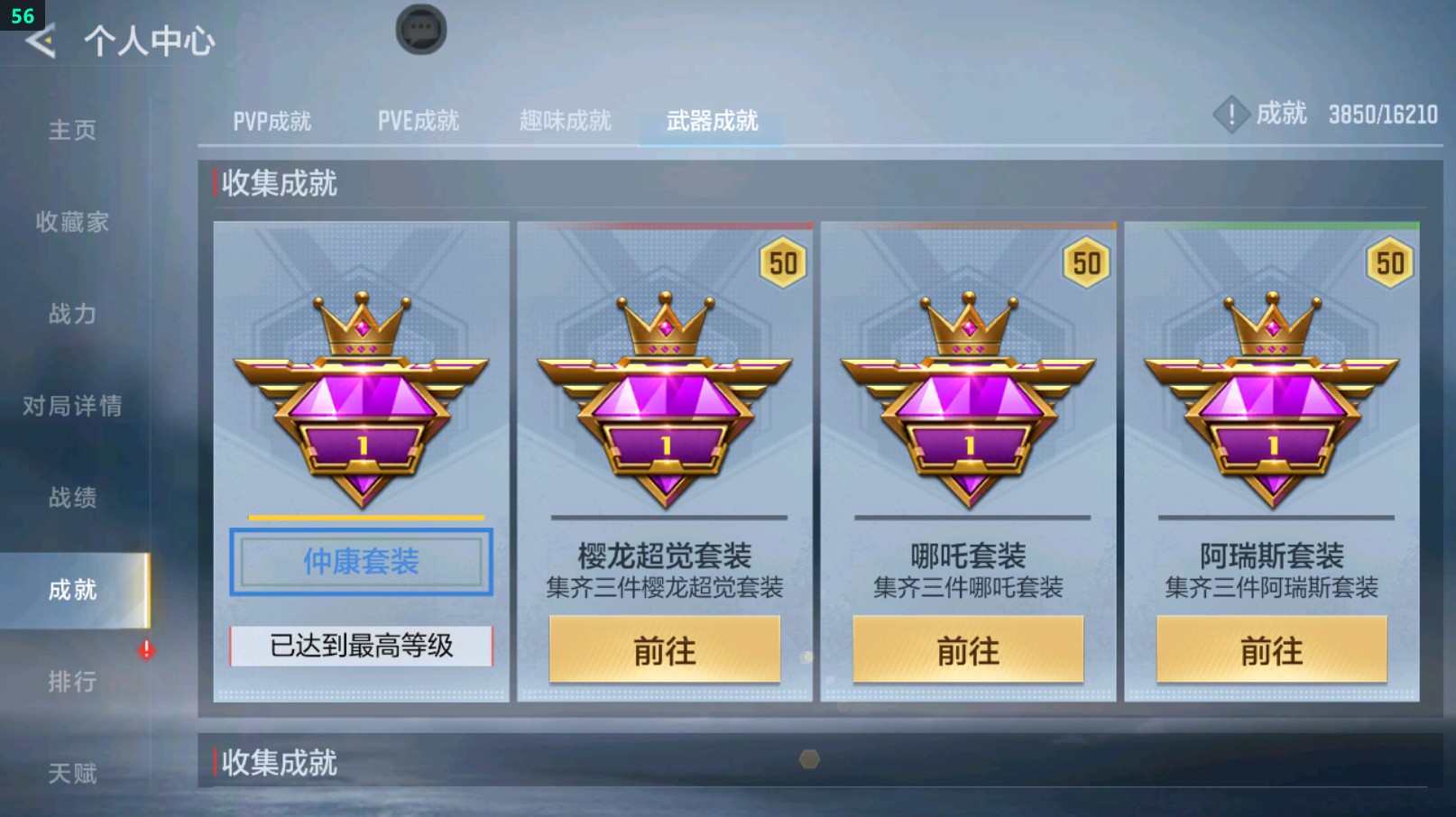Click the 阿瑞斯套装 achievement badge
This screenshot has width=1456, height=817.
(1272, 397)
